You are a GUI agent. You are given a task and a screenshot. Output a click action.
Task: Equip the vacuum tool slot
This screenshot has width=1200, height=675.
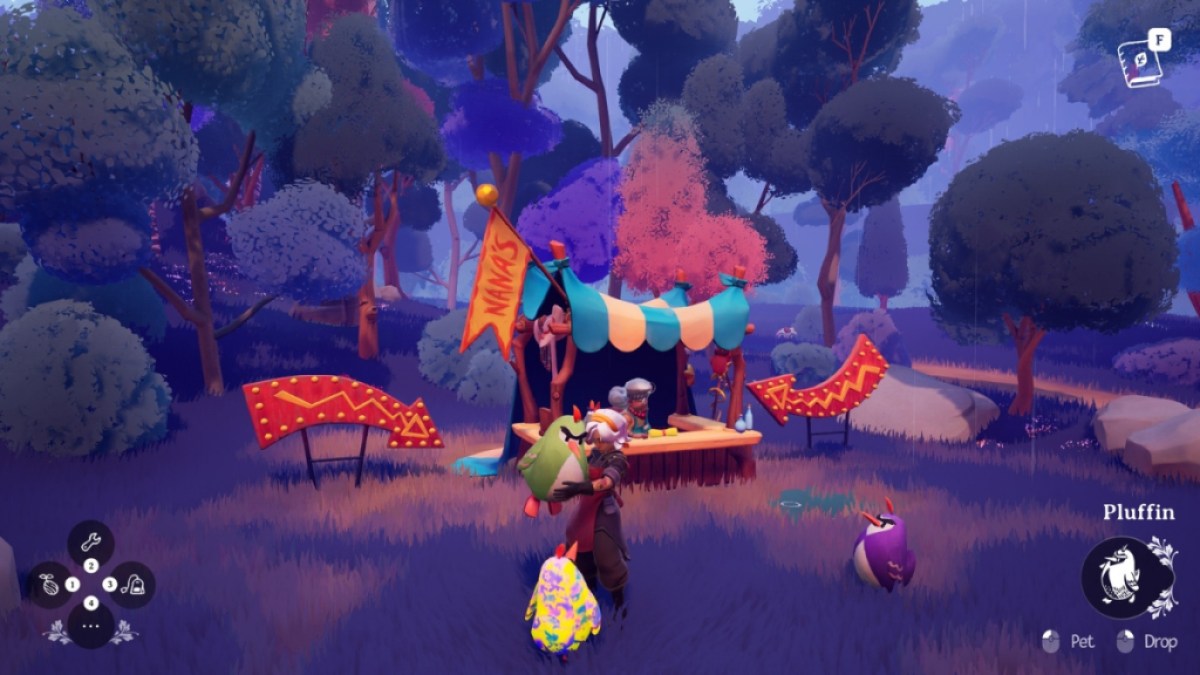tap(132, 584)
